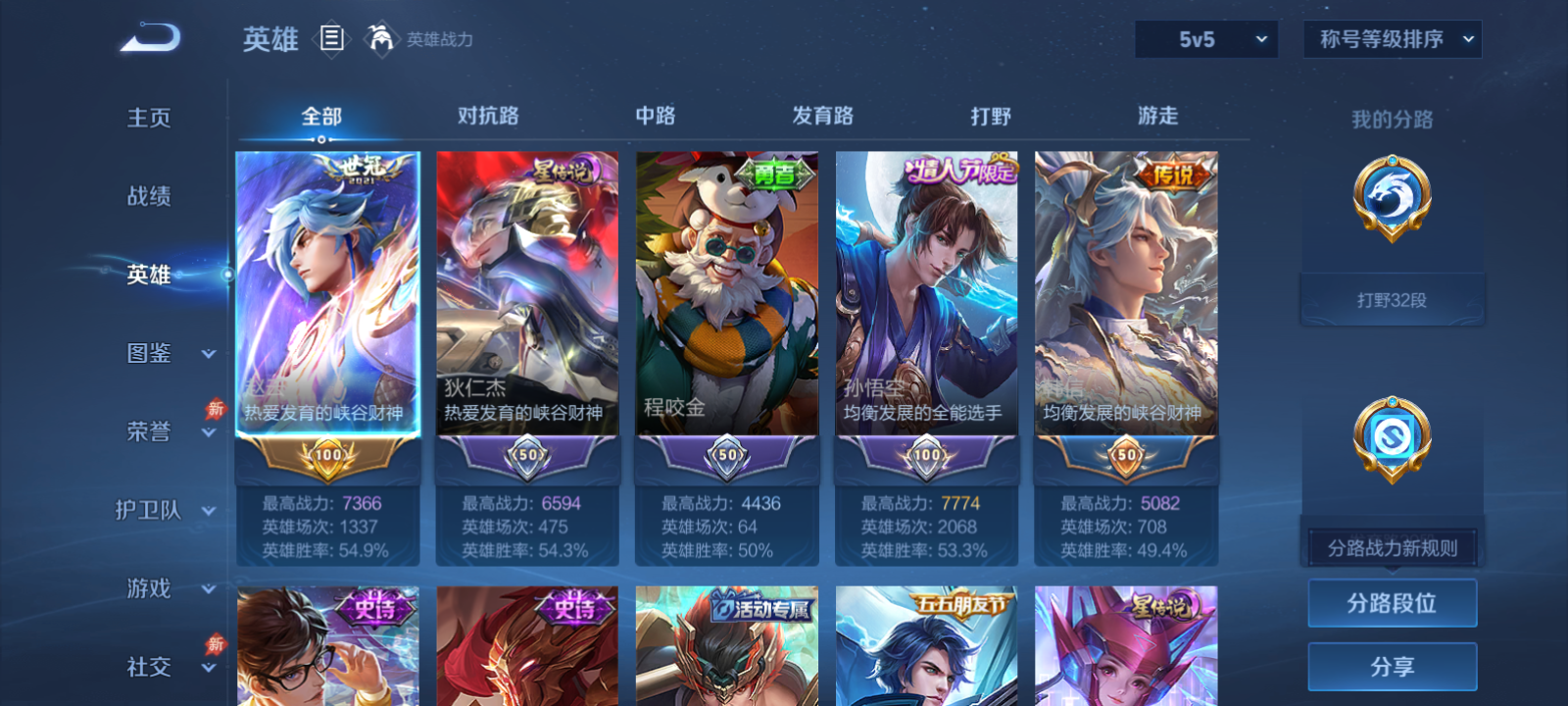Open the 称号等级排序 sorting dropdown
This screenshot has width=1568, height=706.
pos(1392,39)
